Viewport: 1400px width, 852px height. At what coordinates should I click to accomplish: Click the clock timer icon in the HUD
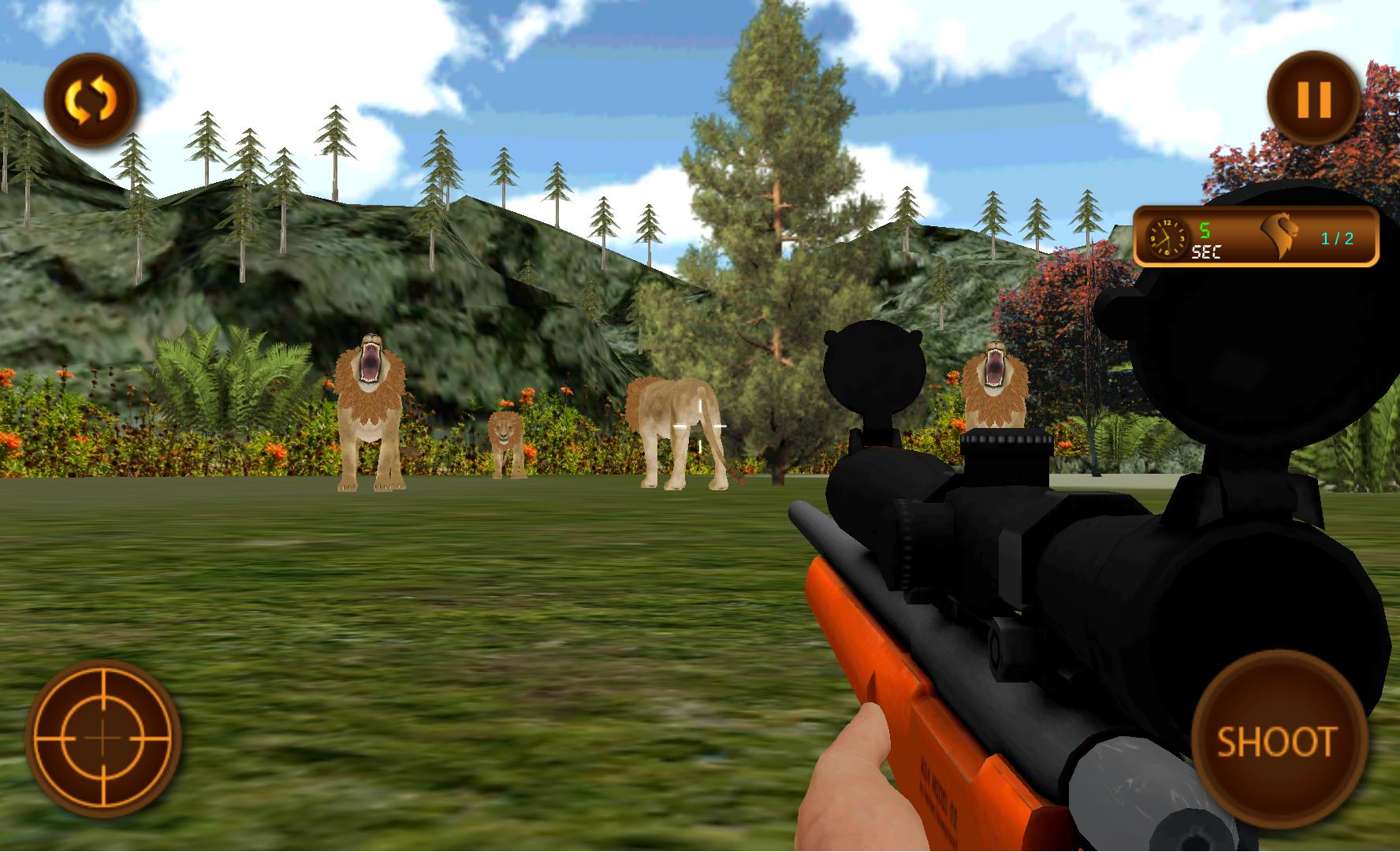(1166, 238)
